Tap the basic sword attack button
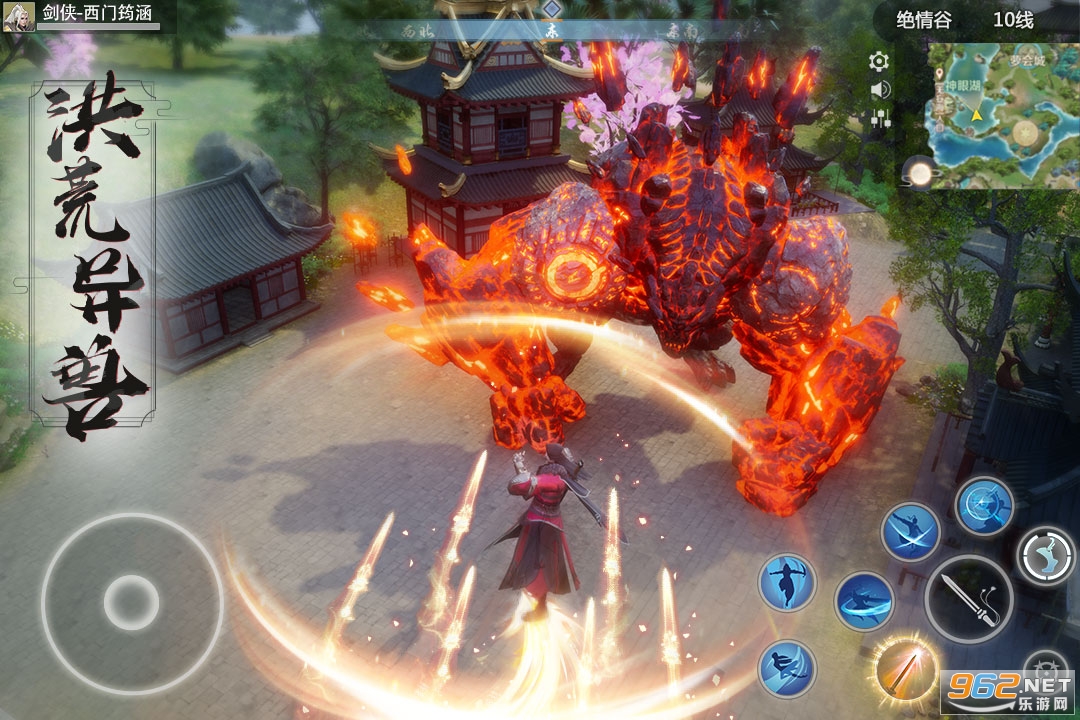The height and width of the screenshot is (720, 1080). point(968,599)
